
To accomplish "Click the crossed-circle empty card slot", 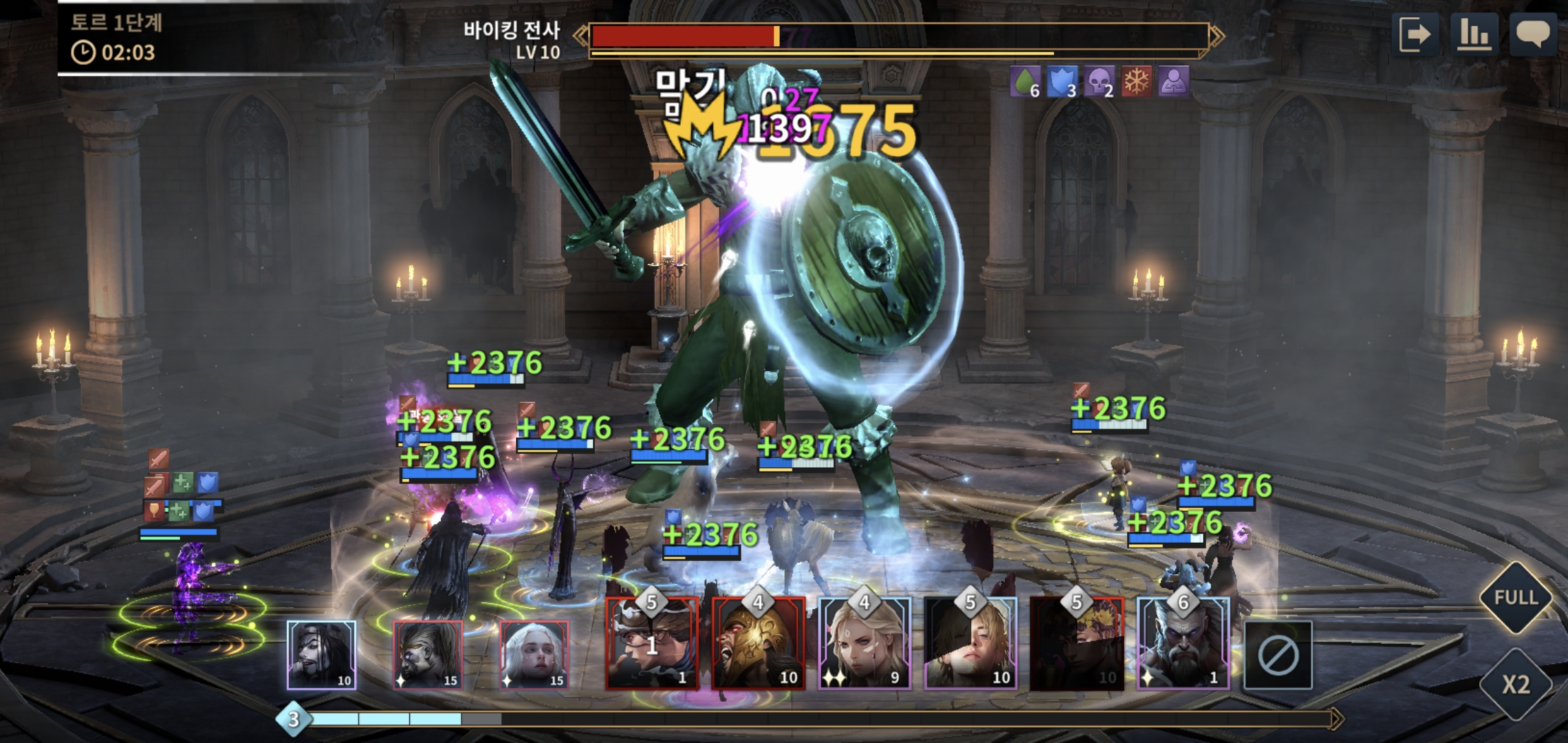I will (x=1278, y=656).
